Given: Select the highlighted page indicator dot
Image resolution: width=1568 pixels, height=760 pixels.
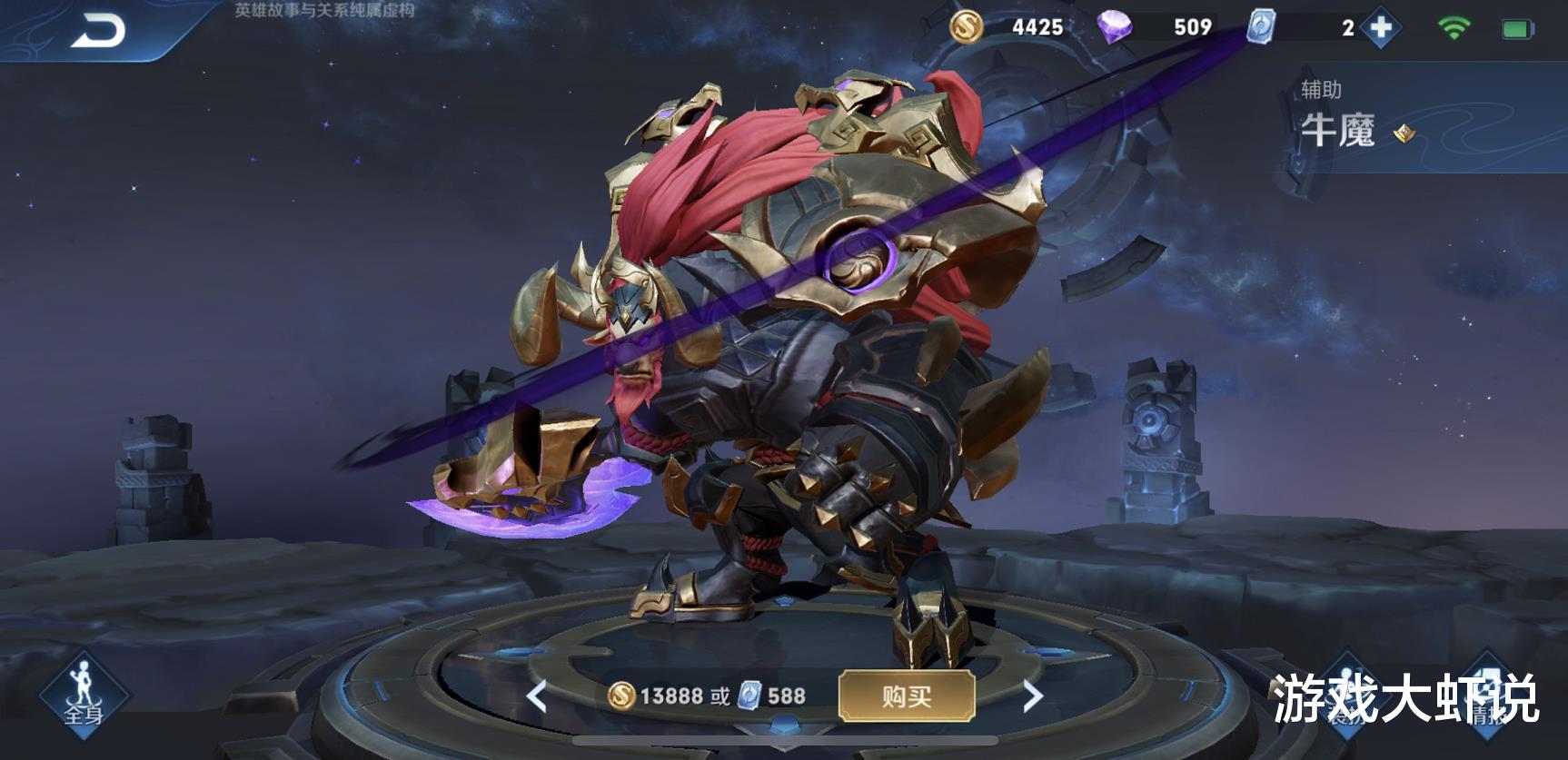Looking at the screenshot, I should click(x=784, y=724).
